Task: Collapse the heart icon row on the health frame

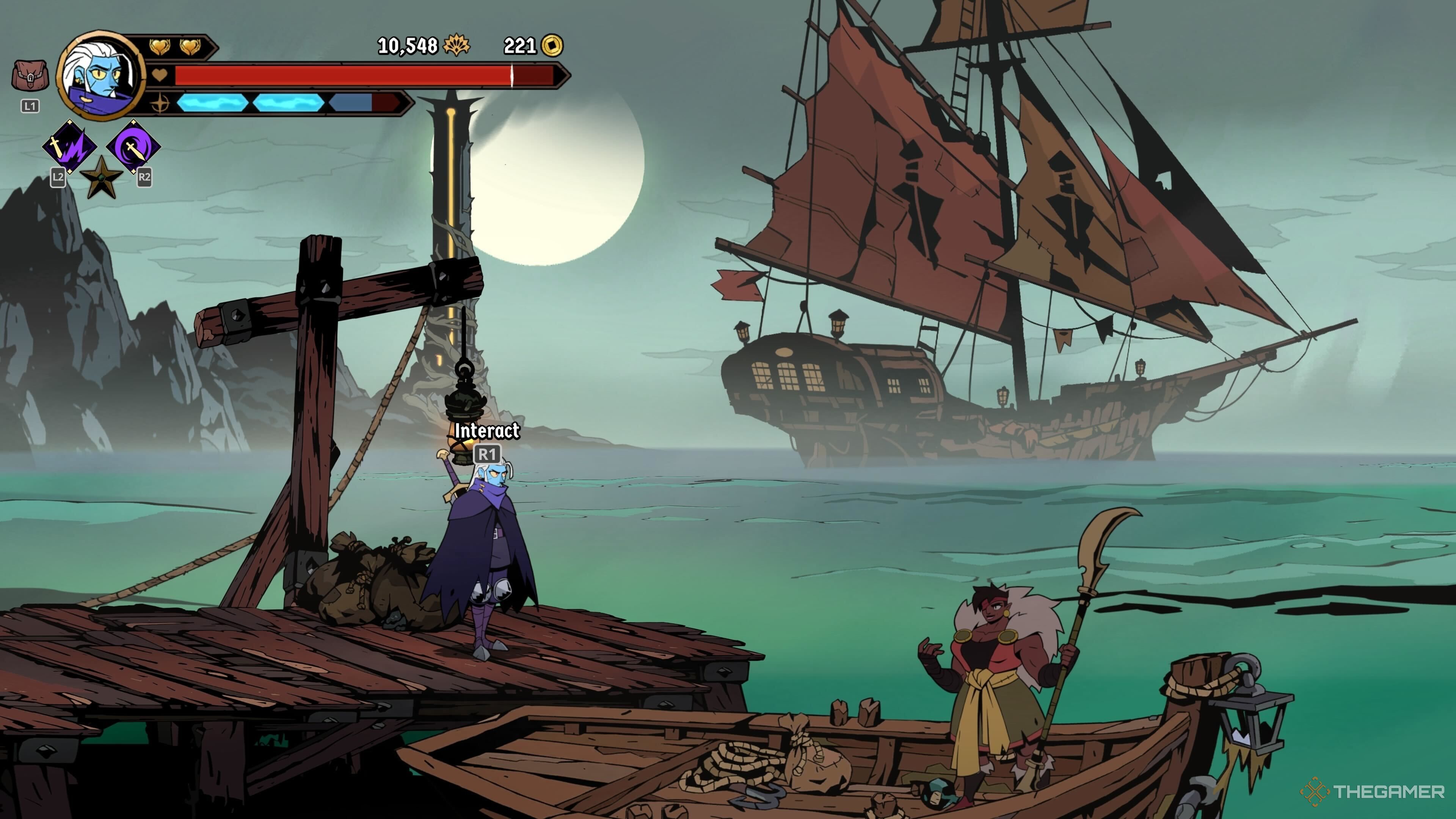Action: 160,74
